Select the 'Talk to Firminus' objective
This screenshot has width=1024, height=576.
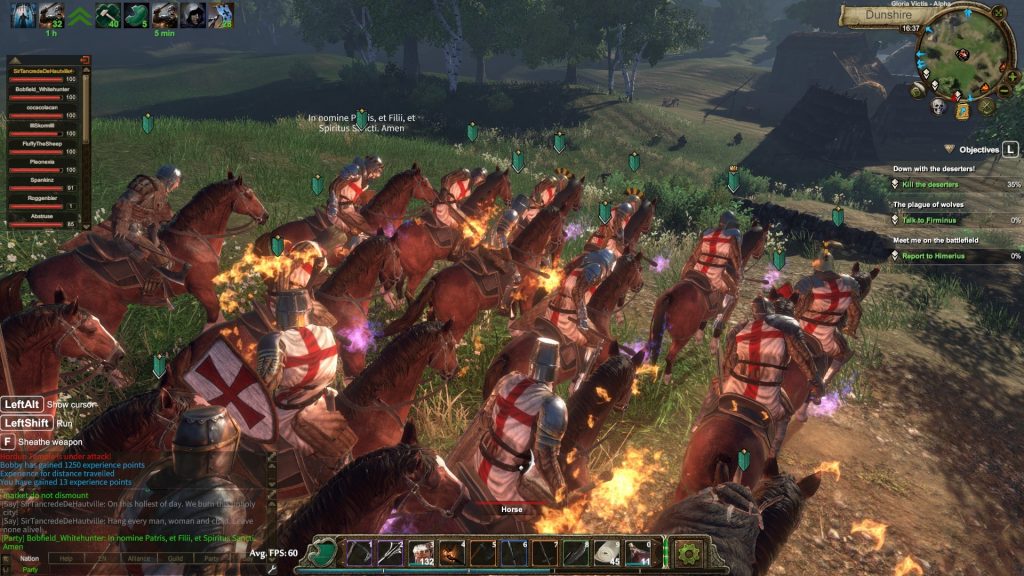(x=926, y=220)
